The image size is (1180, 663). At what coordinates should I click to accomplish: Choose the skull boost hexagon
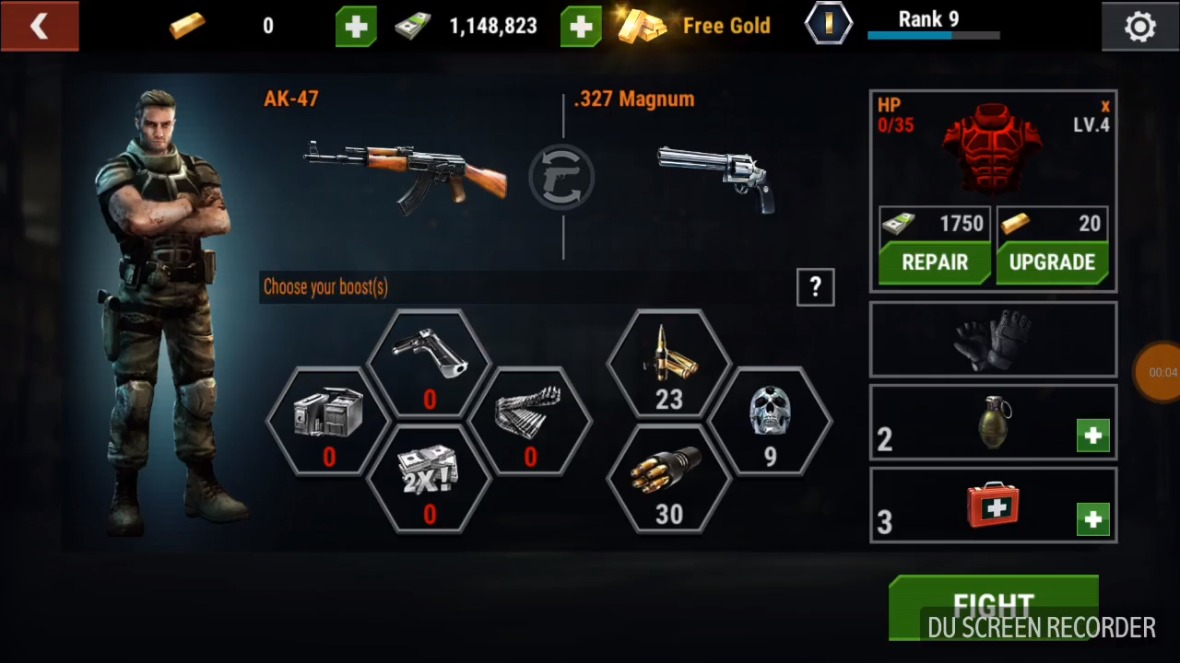(x=769, y=420)
